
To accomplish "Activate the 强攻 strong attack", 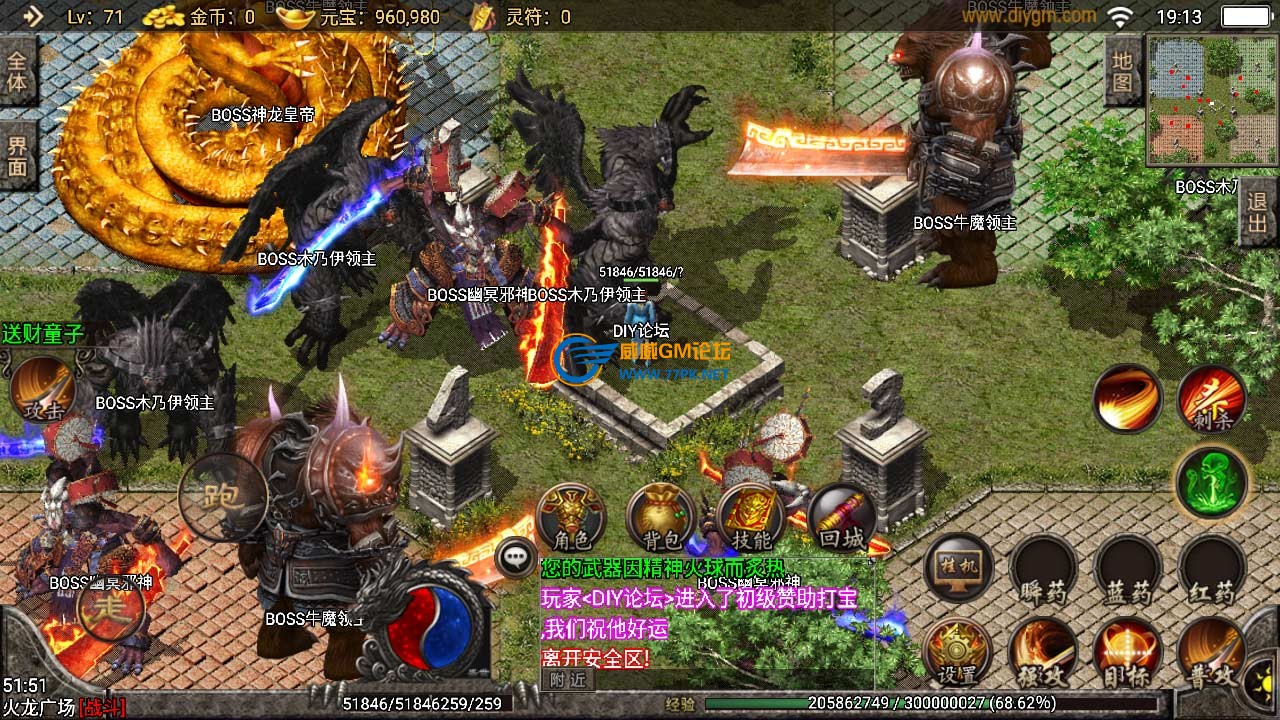I will point(1042,652).
